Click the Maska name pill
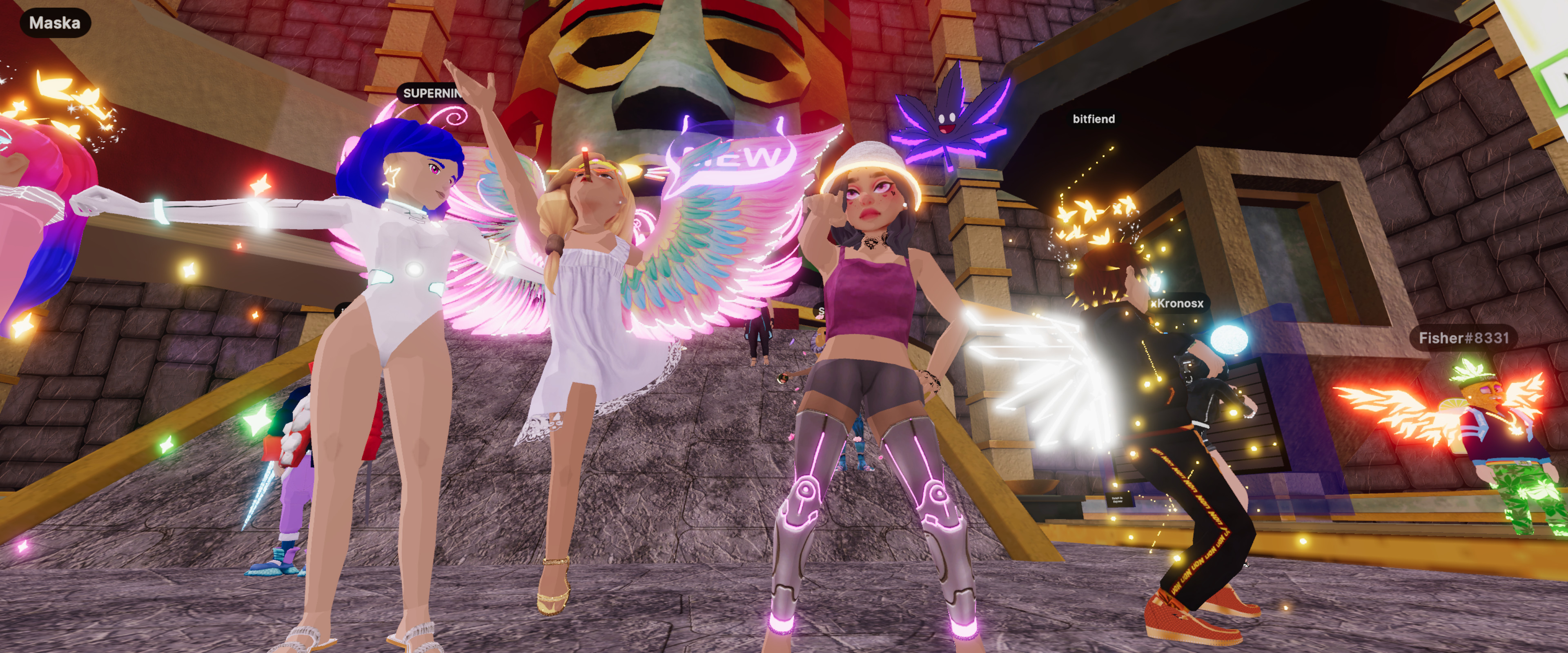The height and width of the screenshot is (653, 1568). 55,23
